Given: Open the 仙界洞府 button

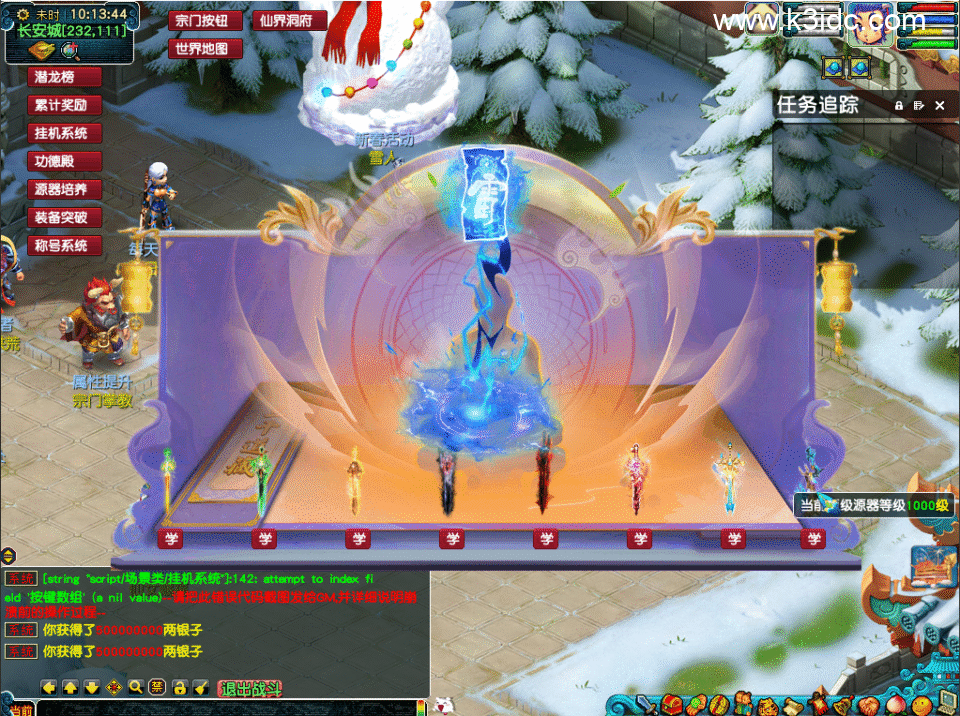Looking at the screenshot, I should click(x=289, y=20).
